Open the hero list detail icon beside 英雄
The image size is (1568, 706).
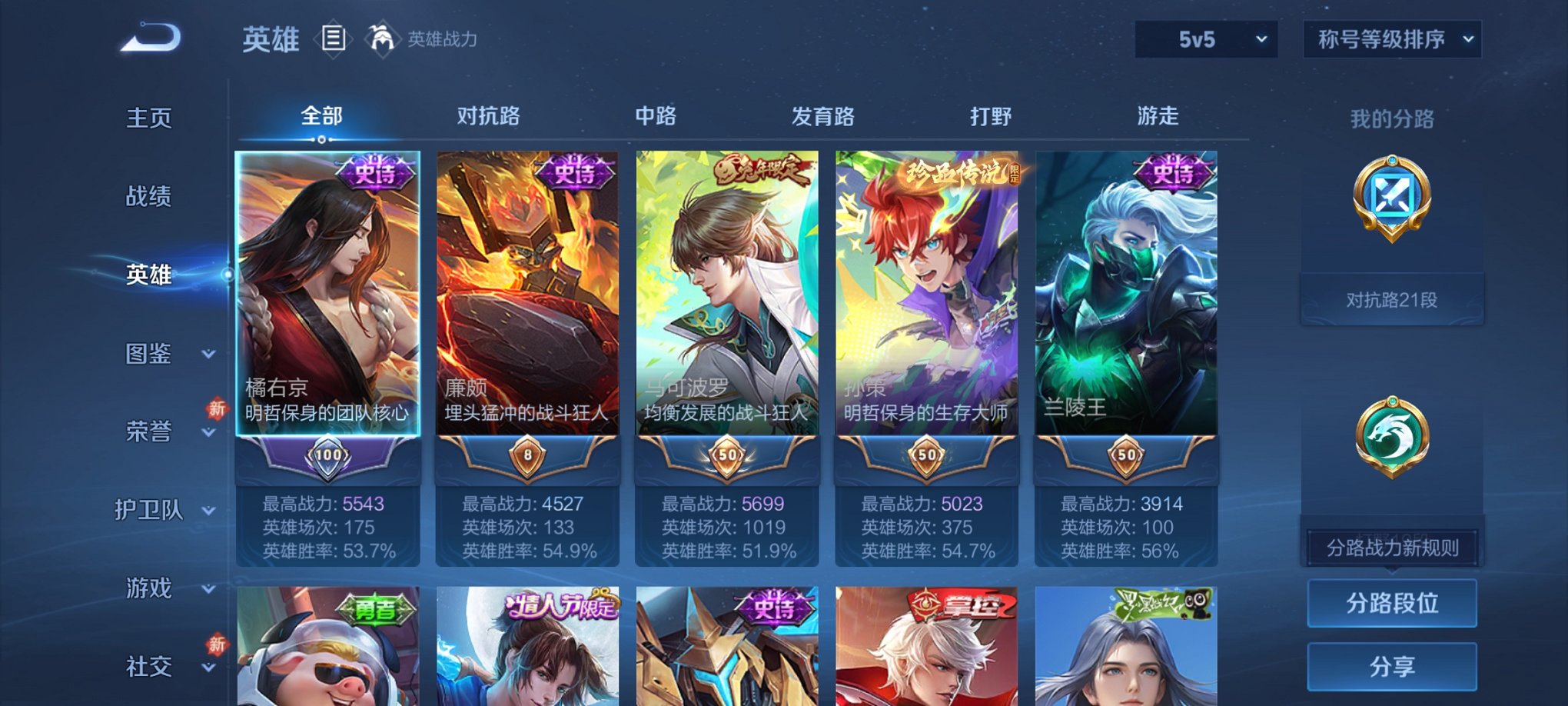coord(334,37)
